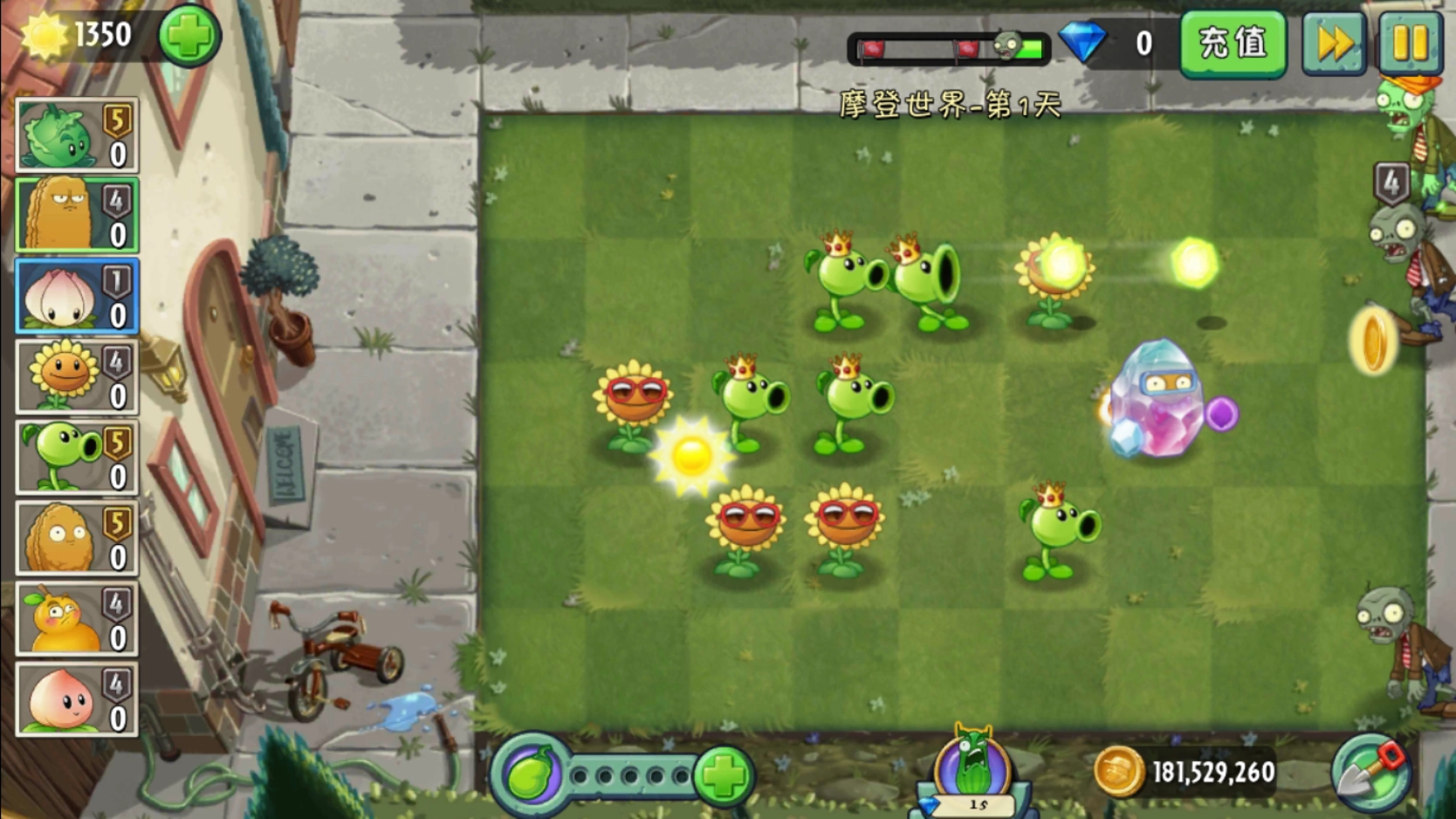Select the Cabbage-pult seed packet
Screen dimensions: 1456x819
click(76, 135)
